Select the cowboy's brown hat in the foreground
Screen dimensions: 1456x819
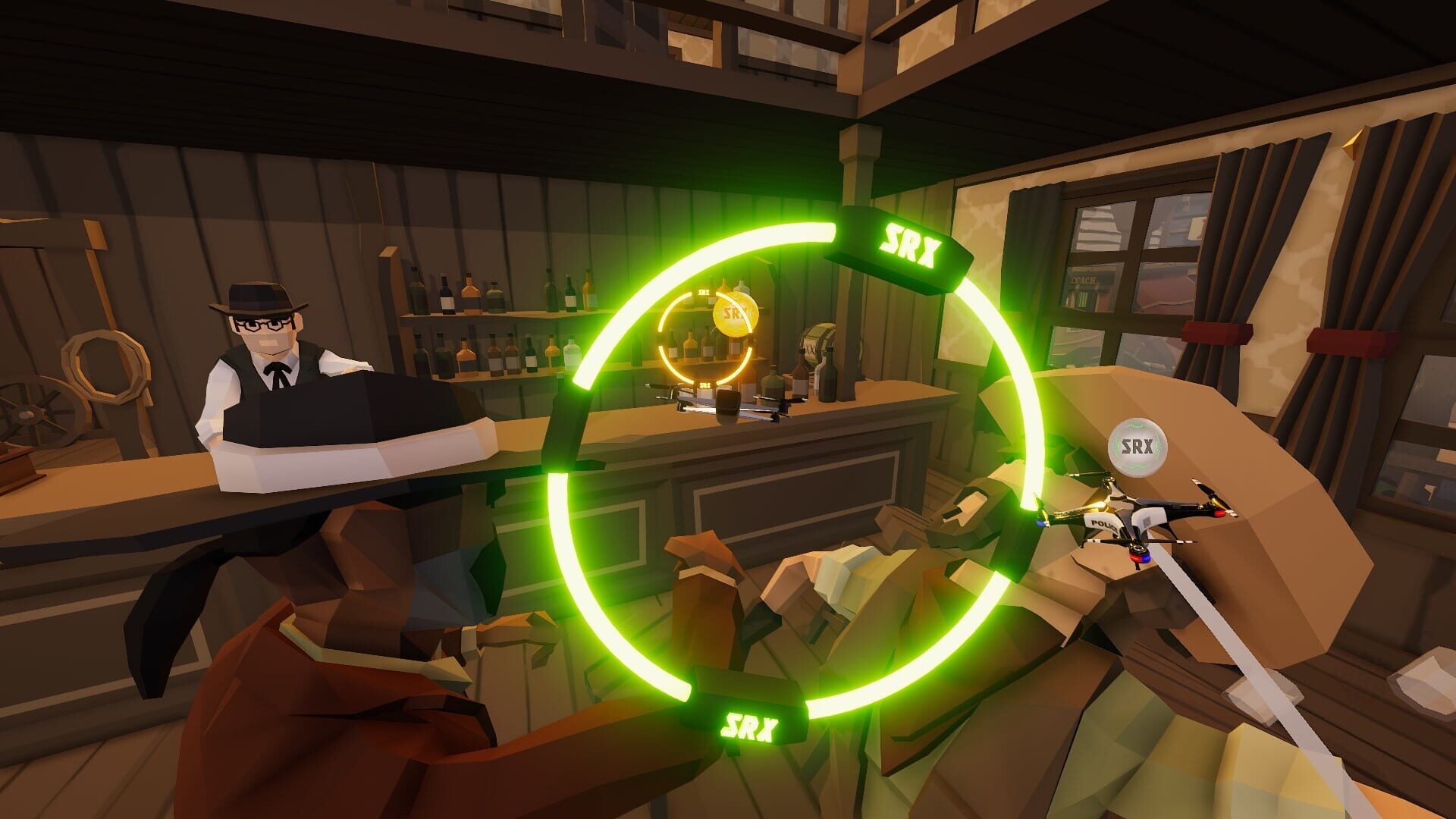click(364, 546)
